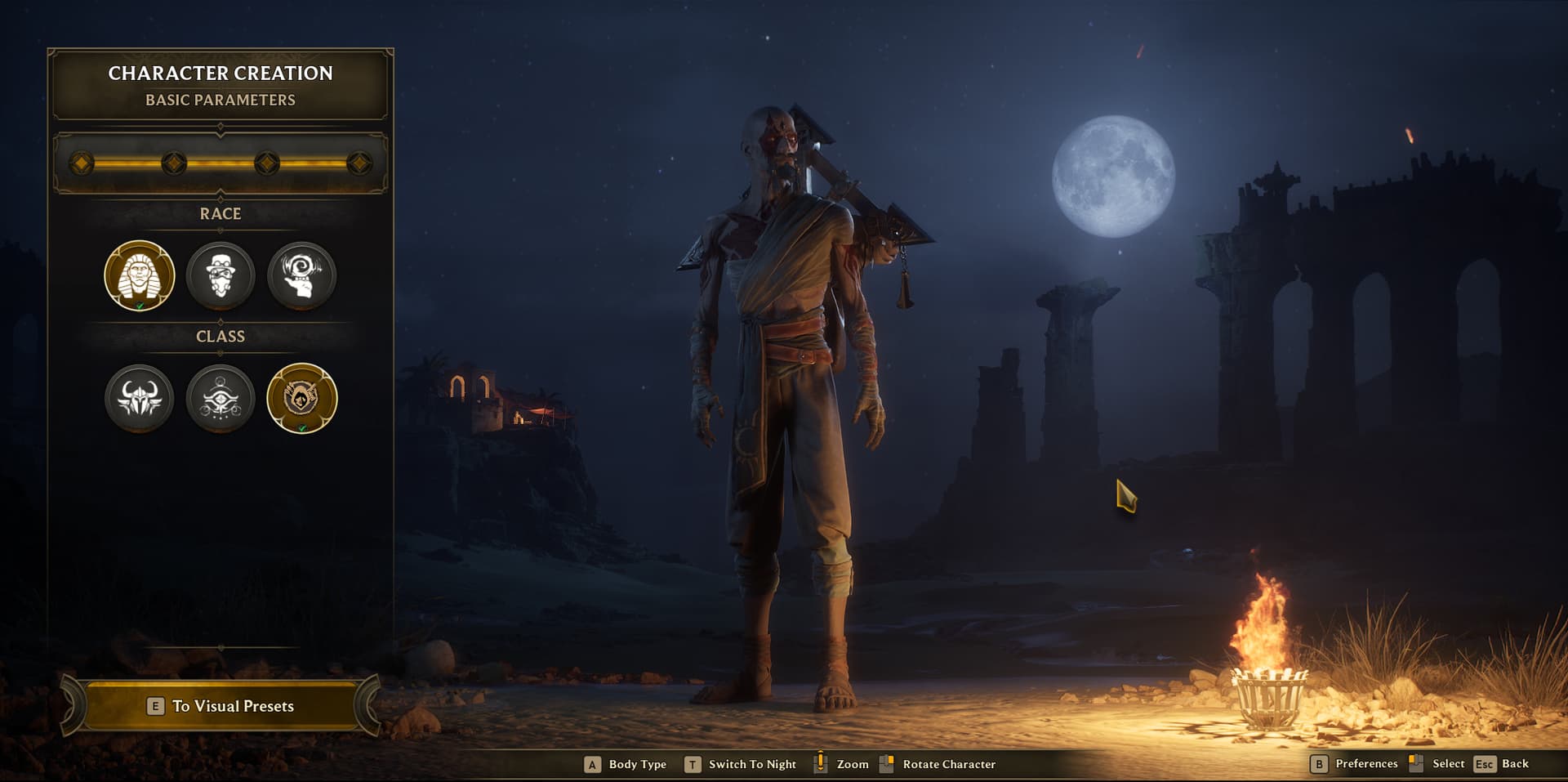Continue to Visual Presets
This screenshot has width=1568, height=782.
[x=220, y=706]
